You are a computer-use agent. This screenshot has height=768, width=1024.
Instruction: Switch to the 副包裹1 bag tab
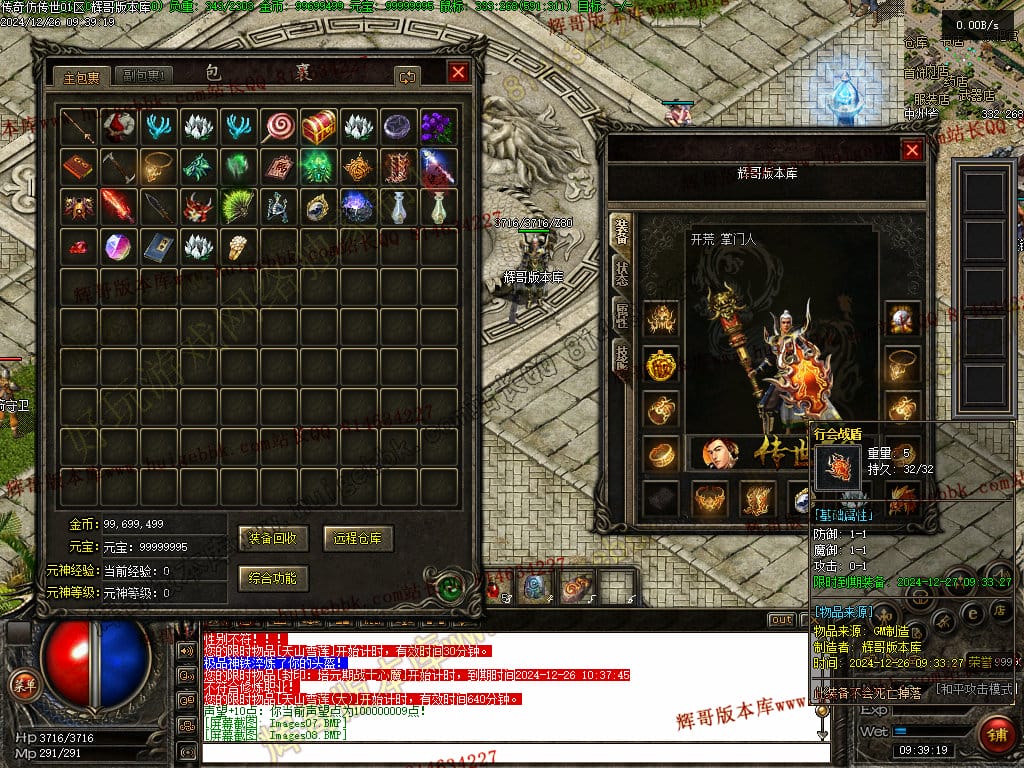click(x=144, y=75)
